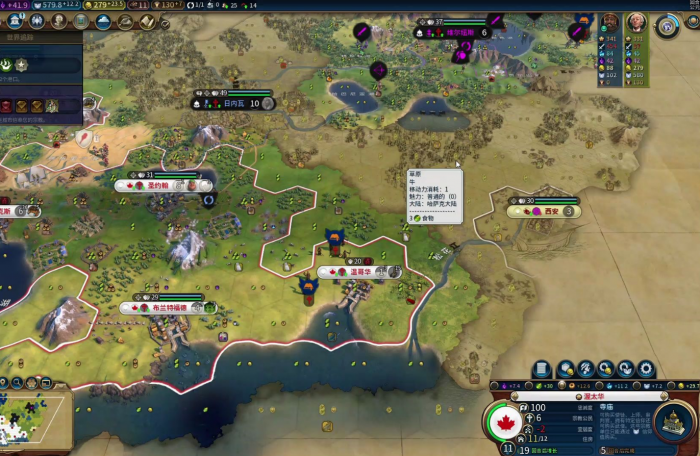Click the Ottawa city name header bar

point(592,396)
